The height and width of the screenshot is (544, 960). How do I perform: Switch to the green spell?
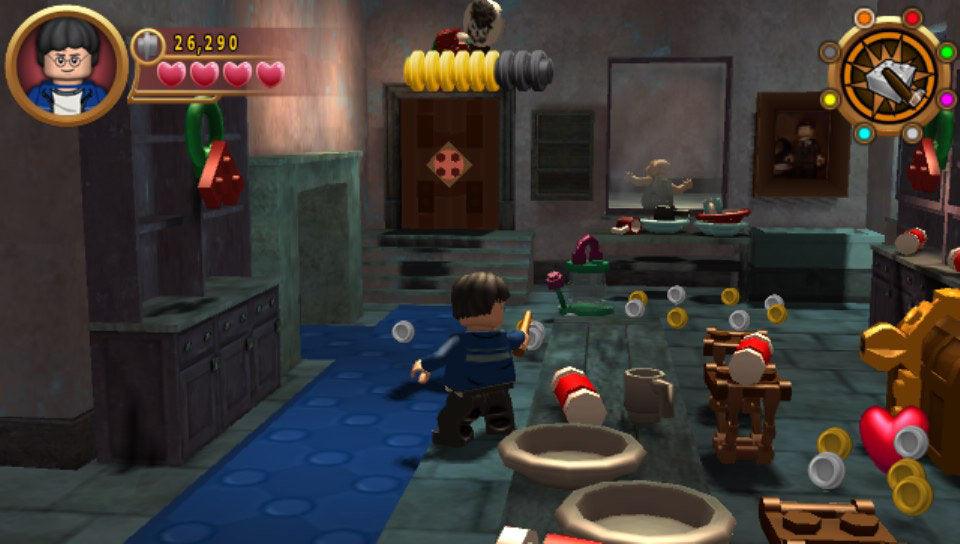946,52
